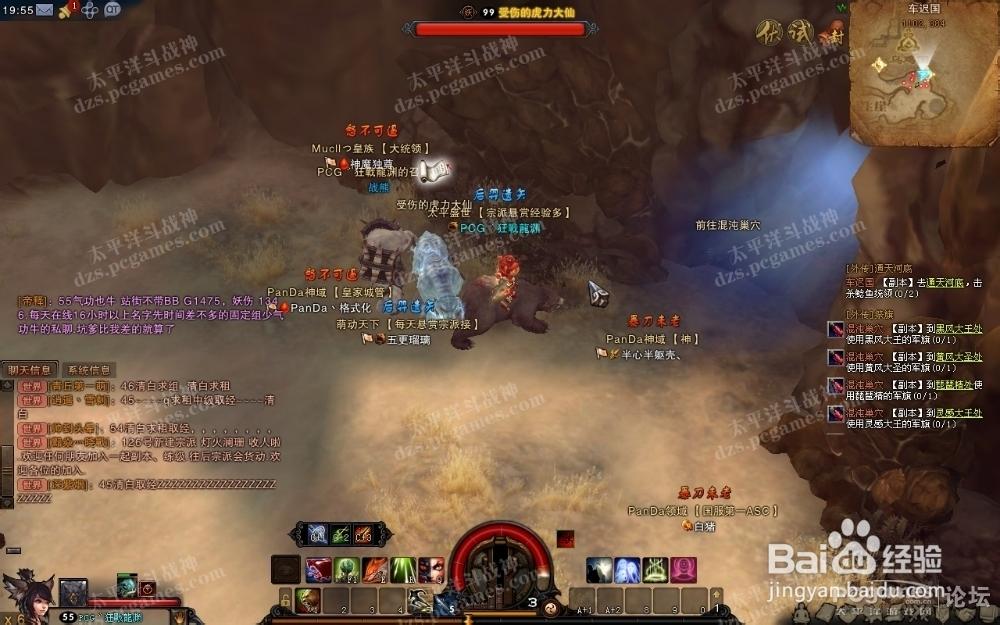Switch to the 聊天信息 chat tab
The width and height of the screenshot is (1000, 625).
tap(30, 369)
